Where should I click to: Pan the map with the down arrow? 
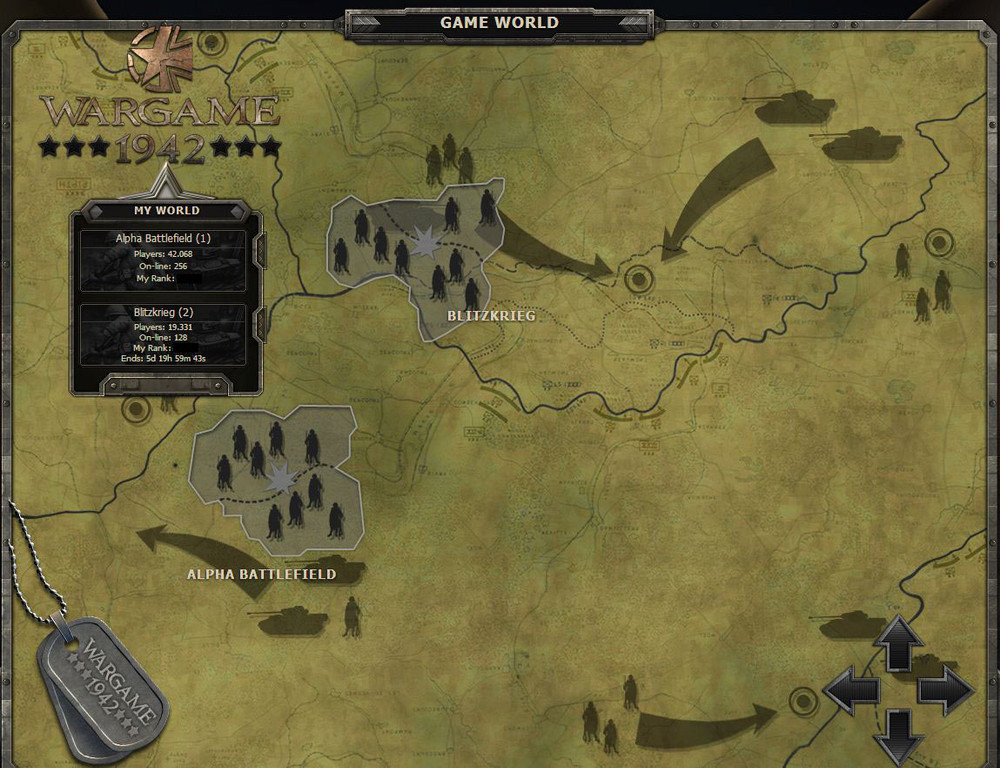coord(898,737)
